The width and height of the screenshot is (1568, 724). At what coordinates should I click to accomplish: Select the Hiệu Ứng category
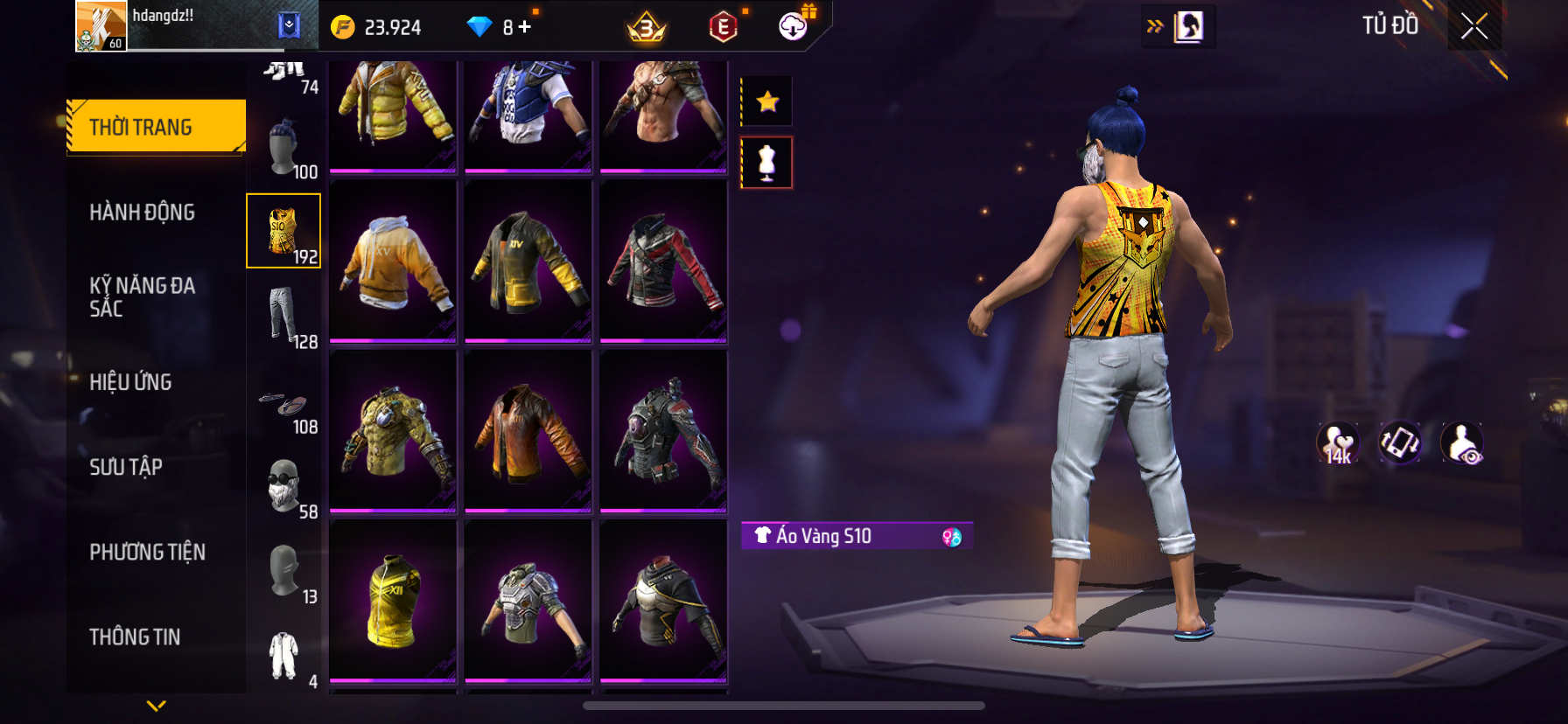click(x=130, y=382)
